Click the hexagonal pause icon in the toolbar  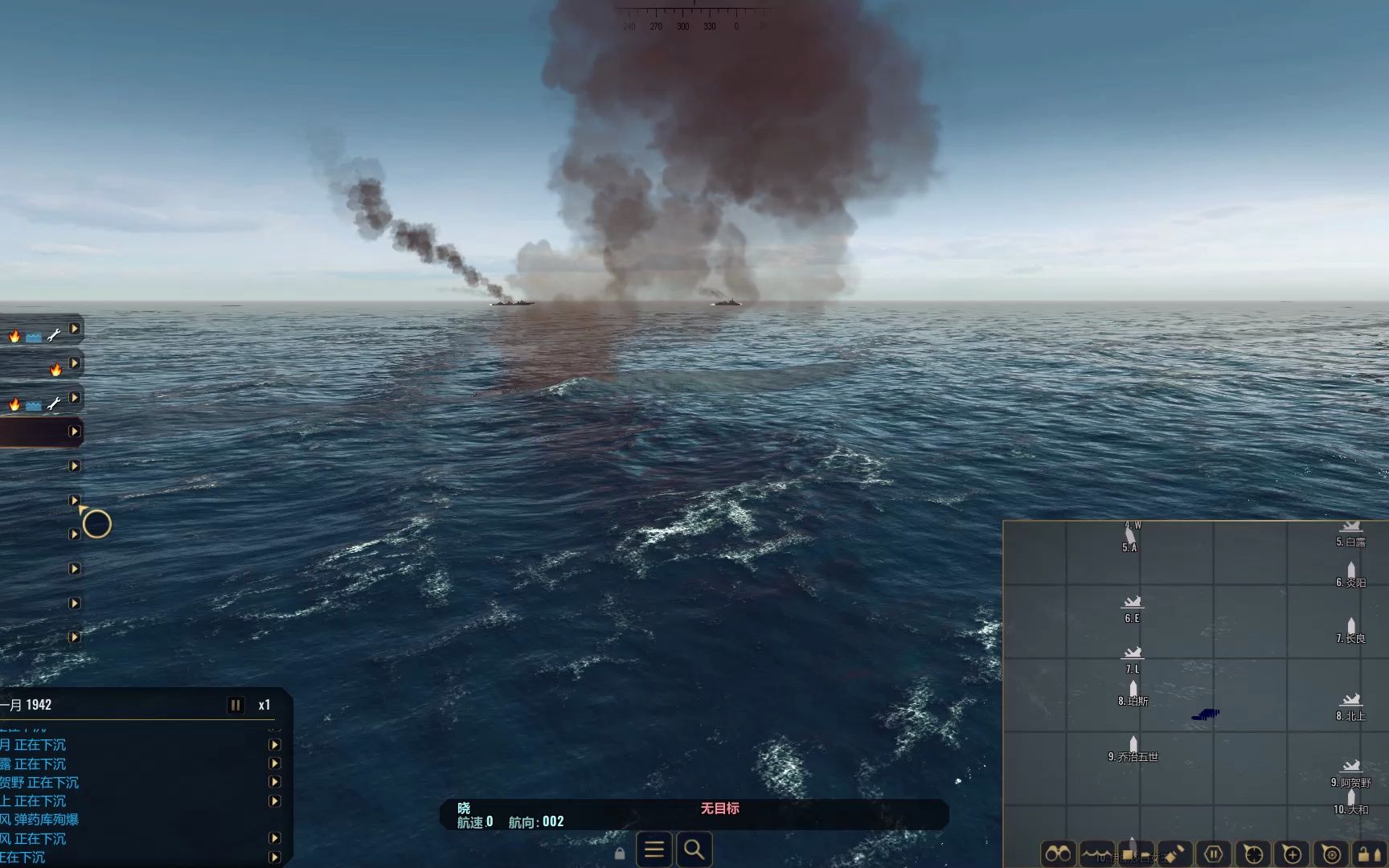click(x=1214, y=852)
